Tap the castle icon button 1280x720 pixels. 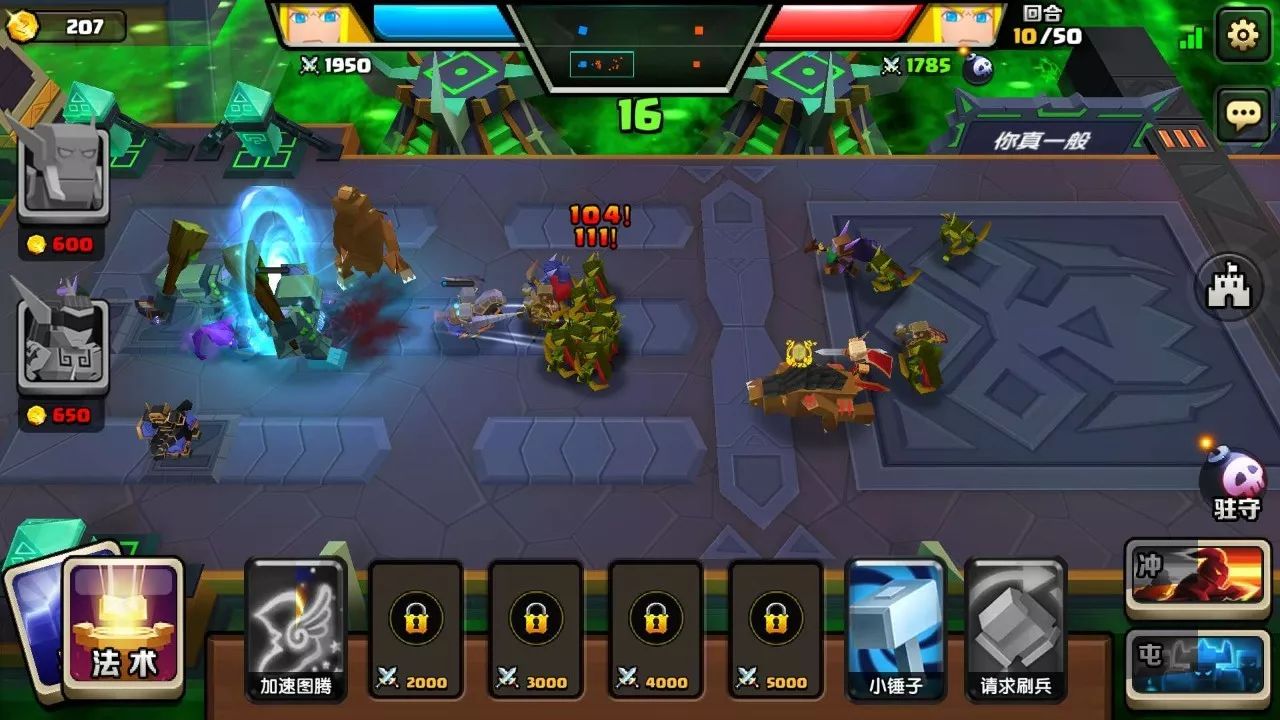(x=1229, y=287)
